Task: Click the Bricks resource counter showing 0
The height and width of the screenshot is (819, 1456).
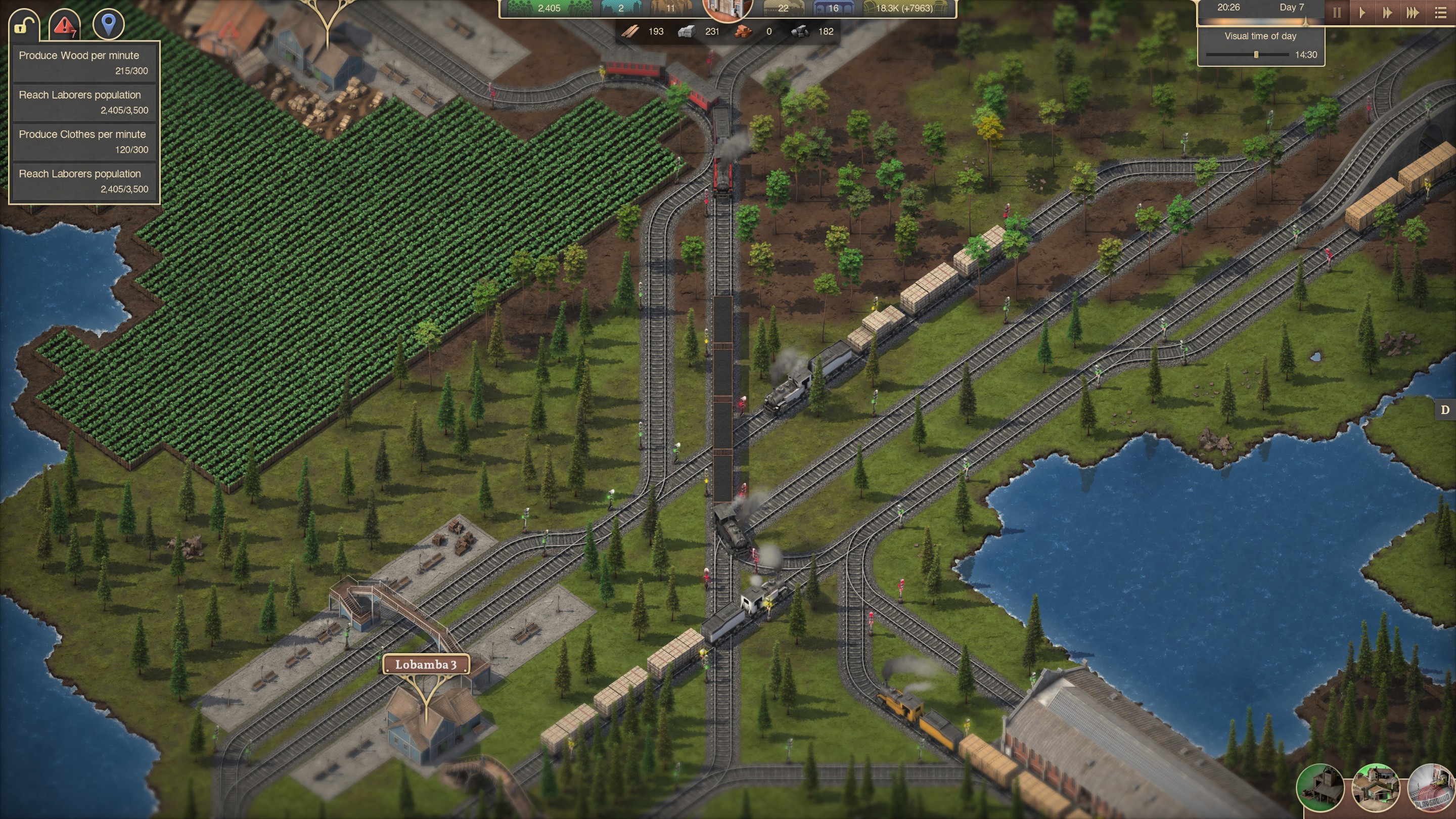Action: coord(757,32)
